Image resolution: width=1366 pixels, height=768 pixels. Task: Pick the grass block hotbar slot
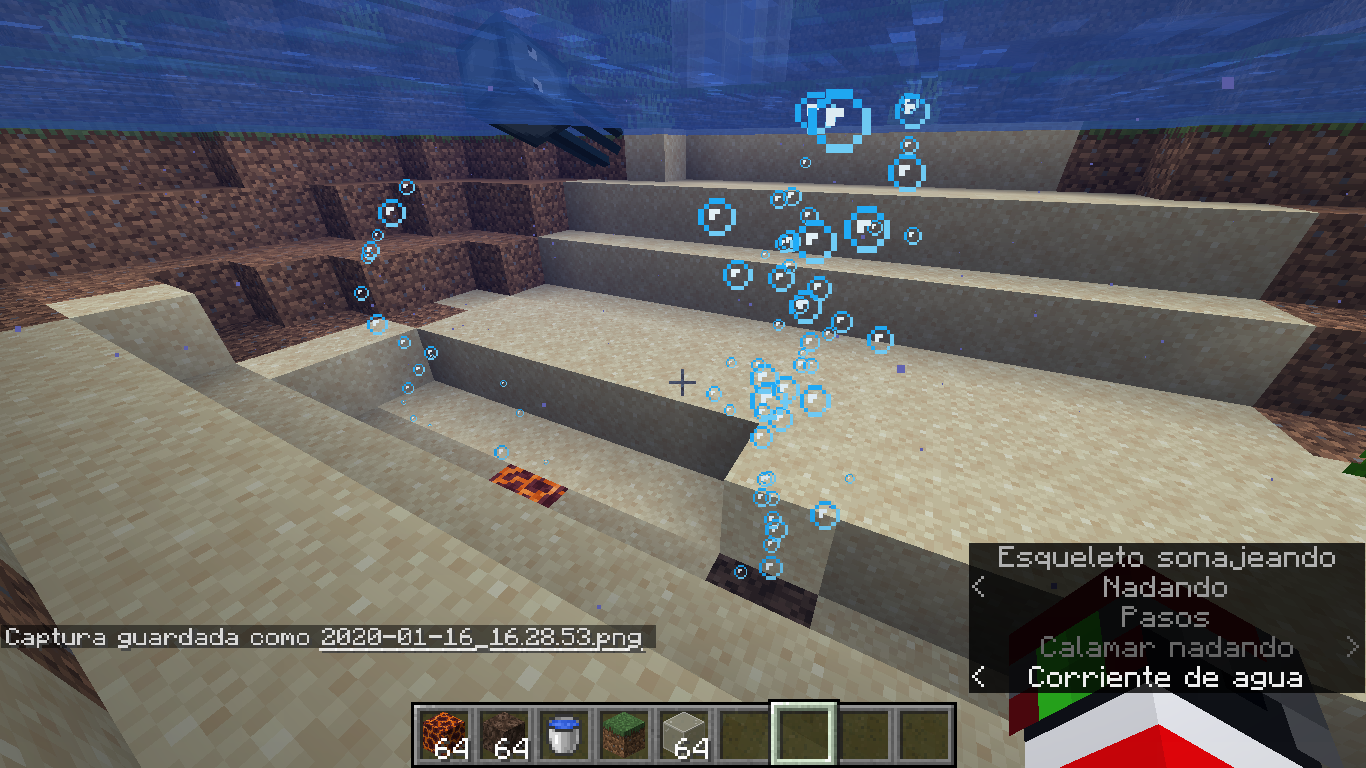click(624, 734)
